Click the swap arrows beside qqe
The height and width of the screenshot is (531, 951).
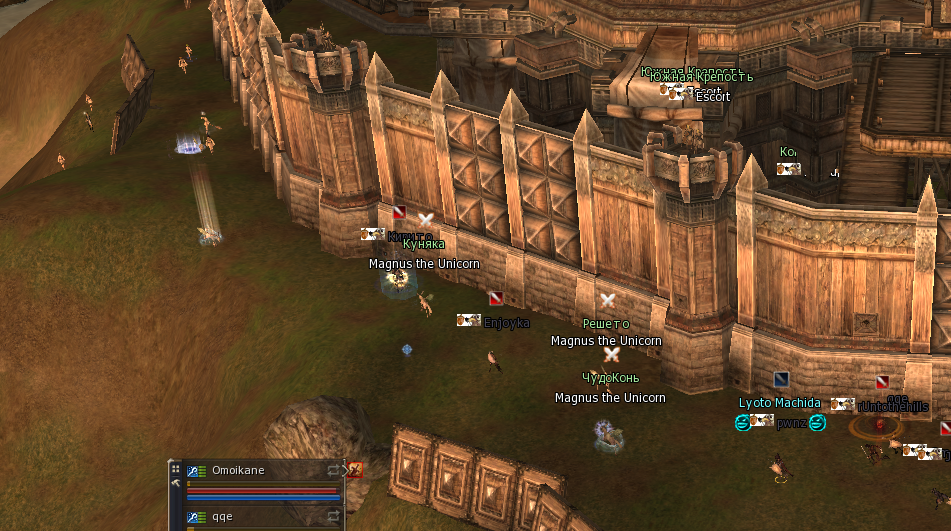tap(334, 516)
